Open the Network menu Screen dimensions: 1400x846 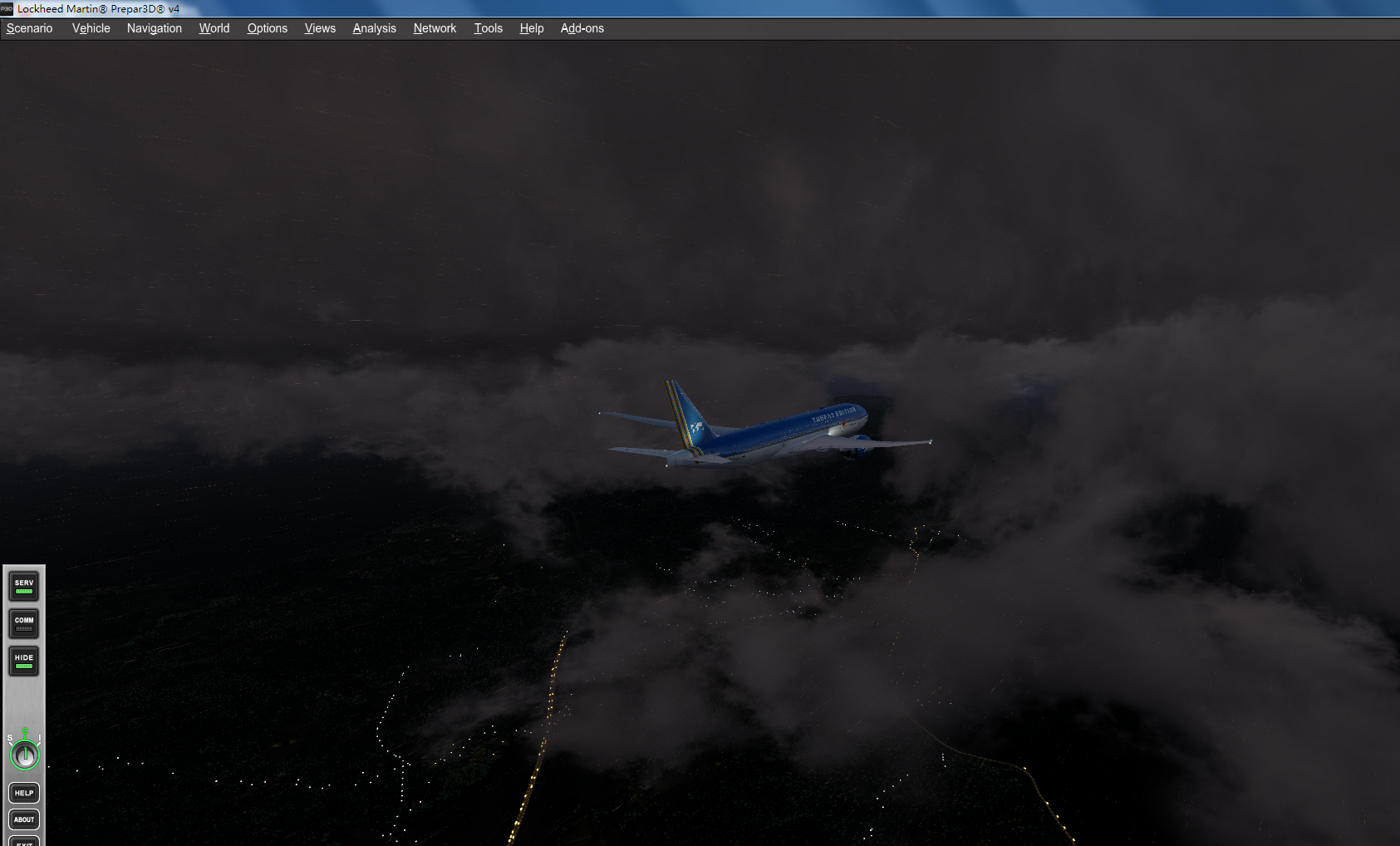[434, 27]
